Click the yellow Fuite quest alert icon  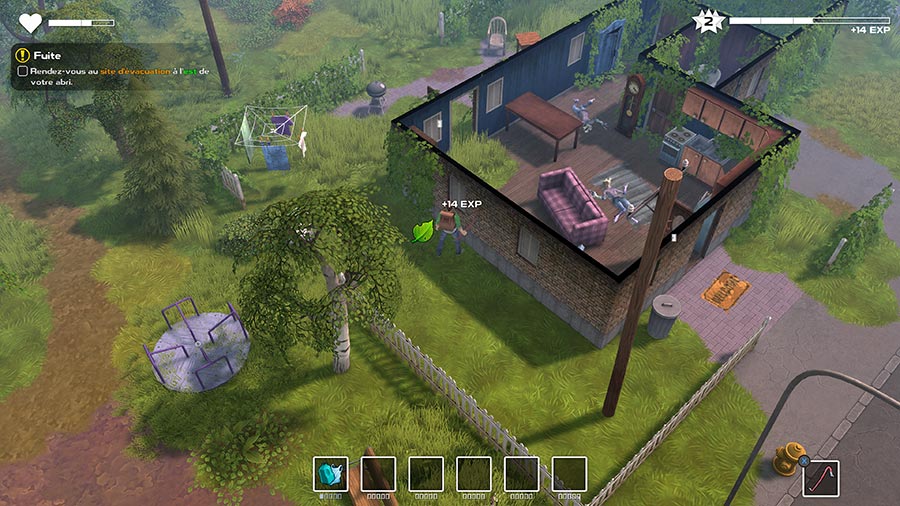[x=22, y=55]
